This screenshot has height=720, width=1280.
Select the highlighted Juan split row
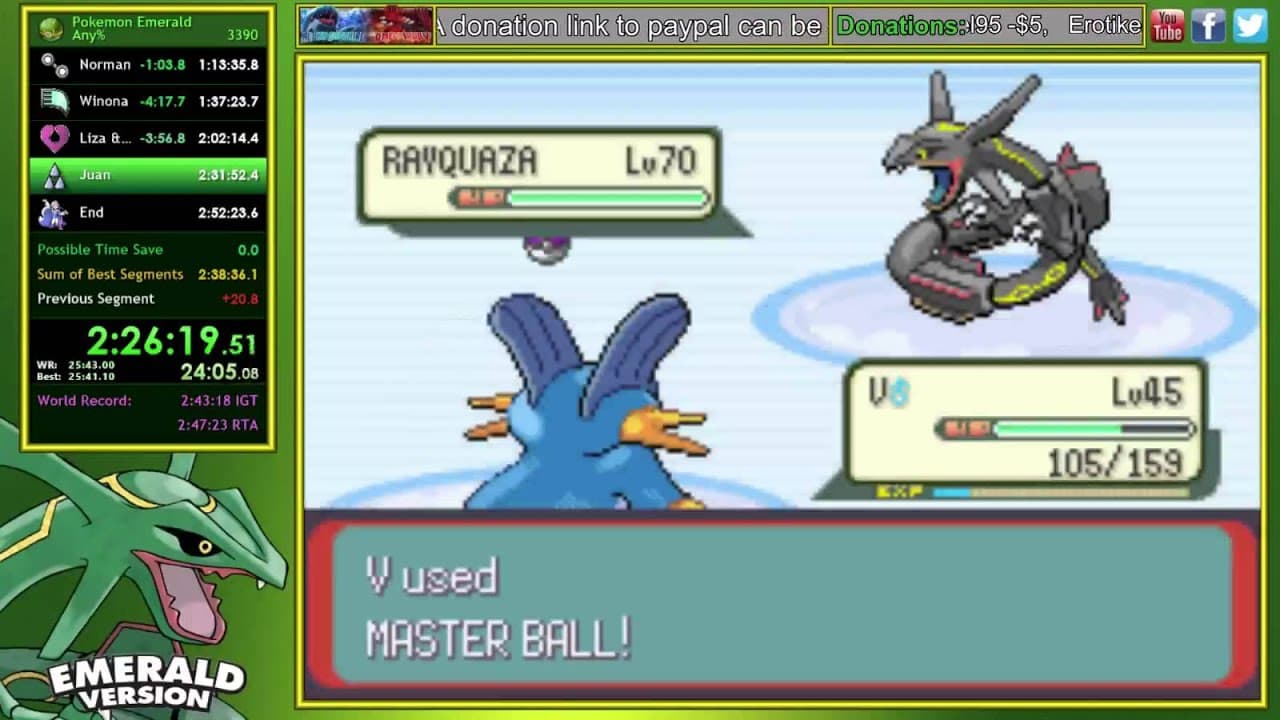[147, 175]
